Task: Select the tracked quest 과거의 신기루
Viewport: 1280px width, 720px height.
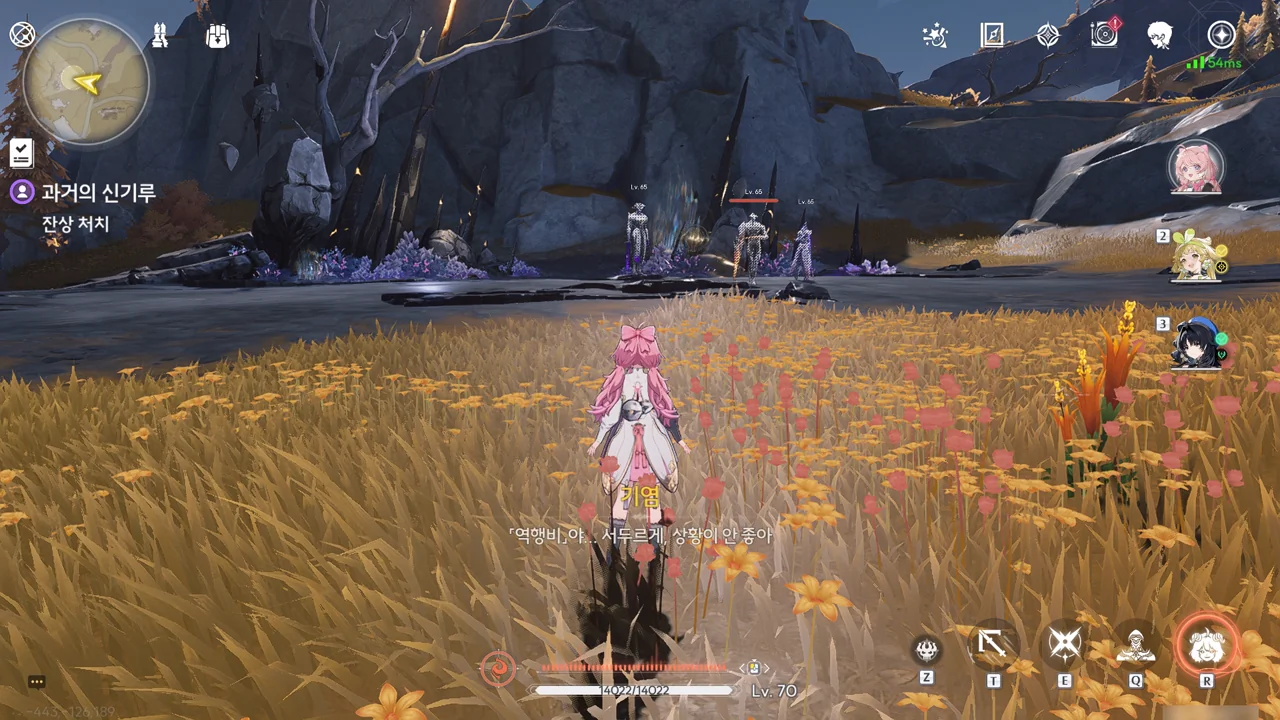Action: (x=98, y=193)
